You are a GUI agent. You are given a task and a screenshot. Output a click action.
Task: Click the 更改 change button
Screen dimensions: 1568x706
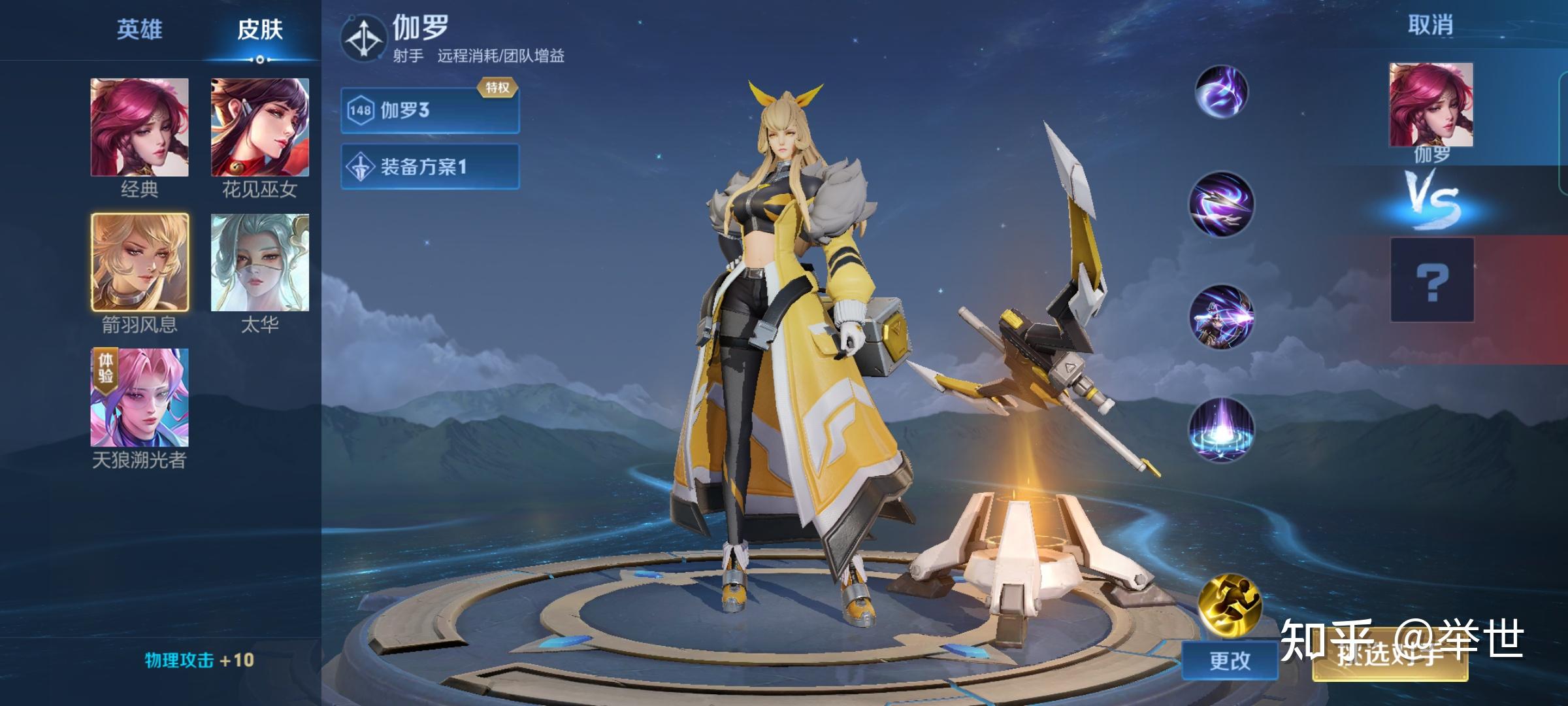click(1230, 660)
